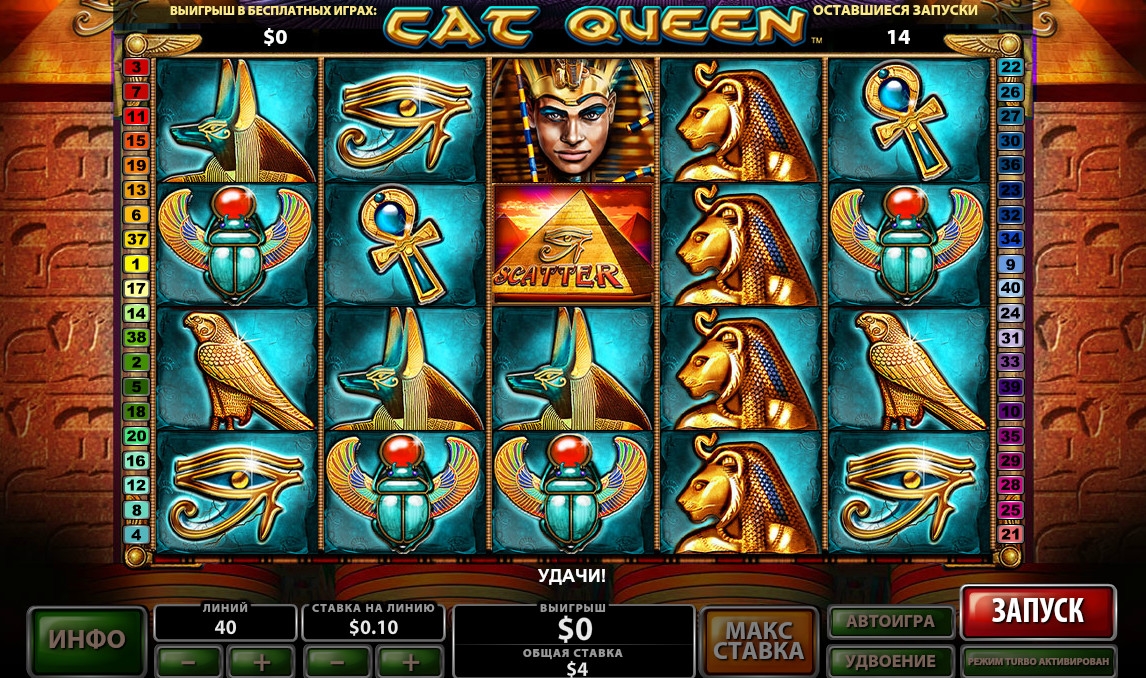Enable АВТОИГРА autoplay
Image resolution: width=1146 pixels, height=678 pixels.
click(x=889, y=621)
